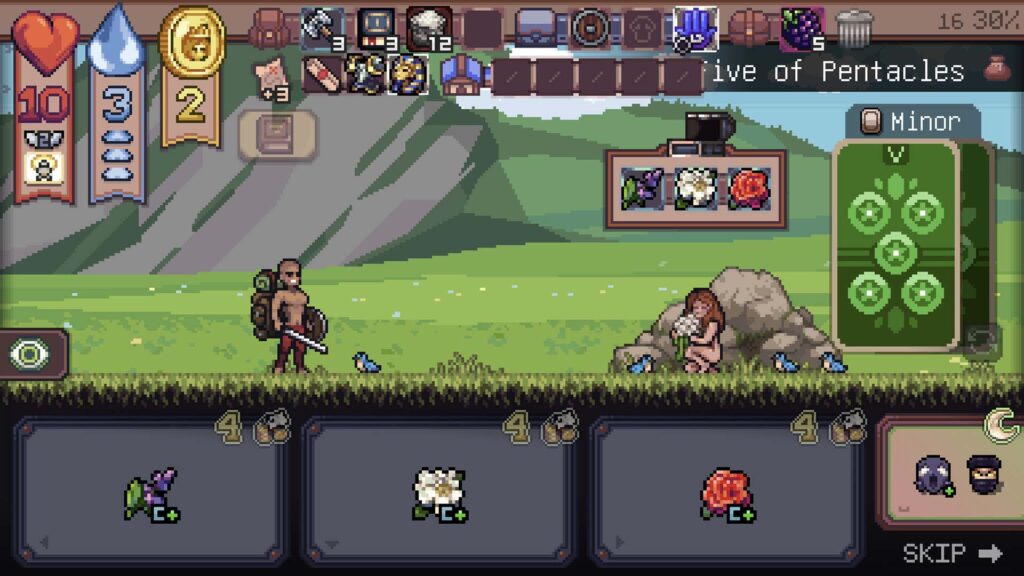Select the storm cloud item slot
Image resolution: width=1024 pixels, height=576 pixels.
[x=429, y=28]
